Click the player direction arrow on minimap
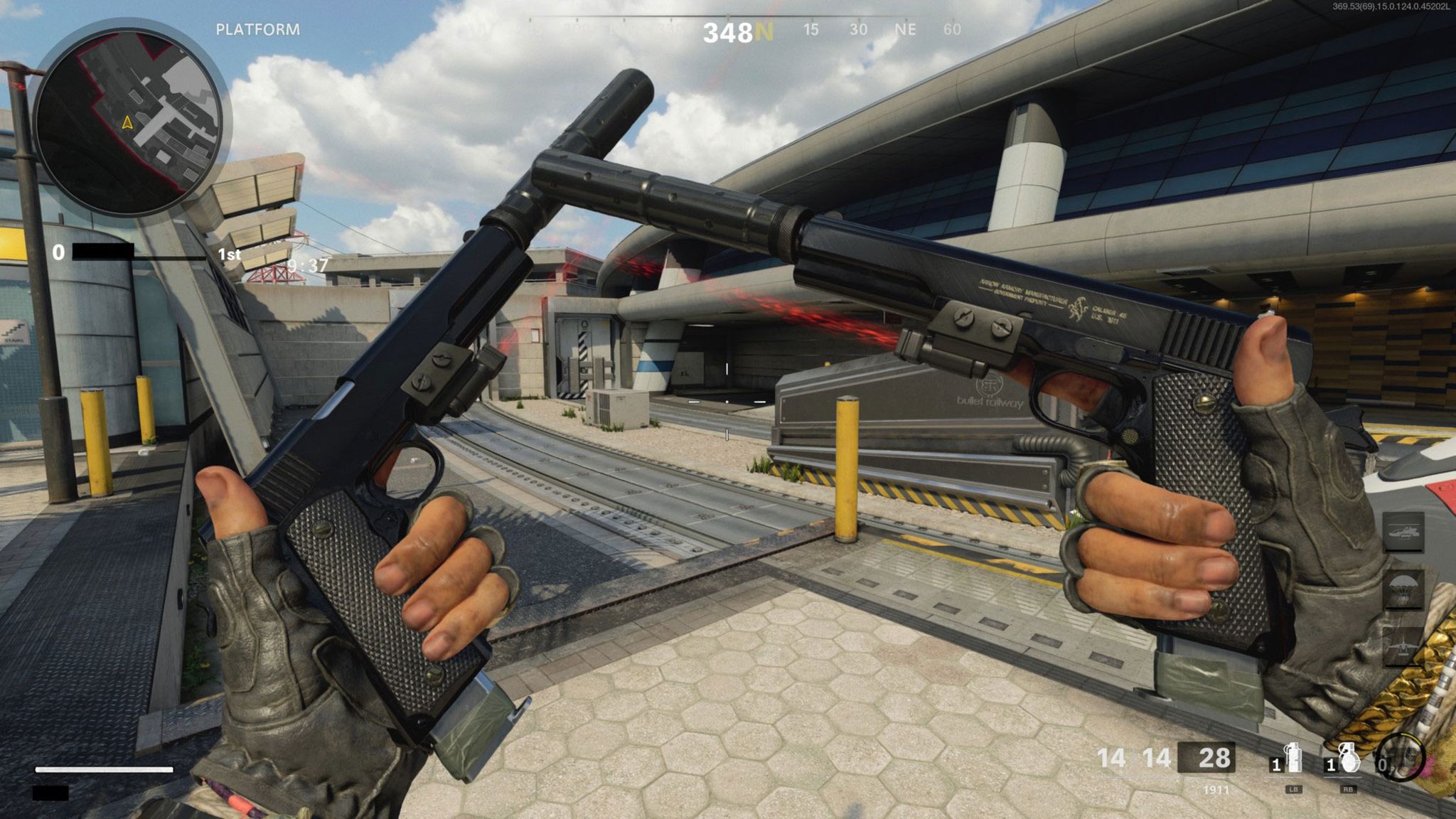 click(x=127, y=122)
